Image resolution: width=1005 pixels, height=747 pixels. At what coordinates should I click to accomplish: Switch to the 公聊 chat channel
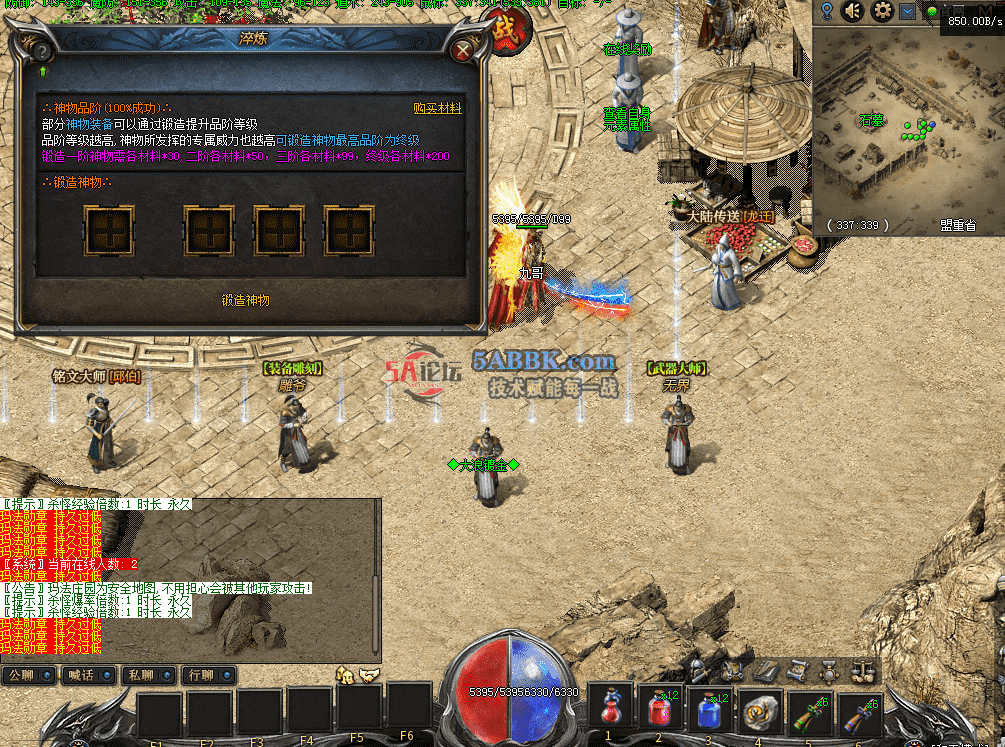point(21,675)
